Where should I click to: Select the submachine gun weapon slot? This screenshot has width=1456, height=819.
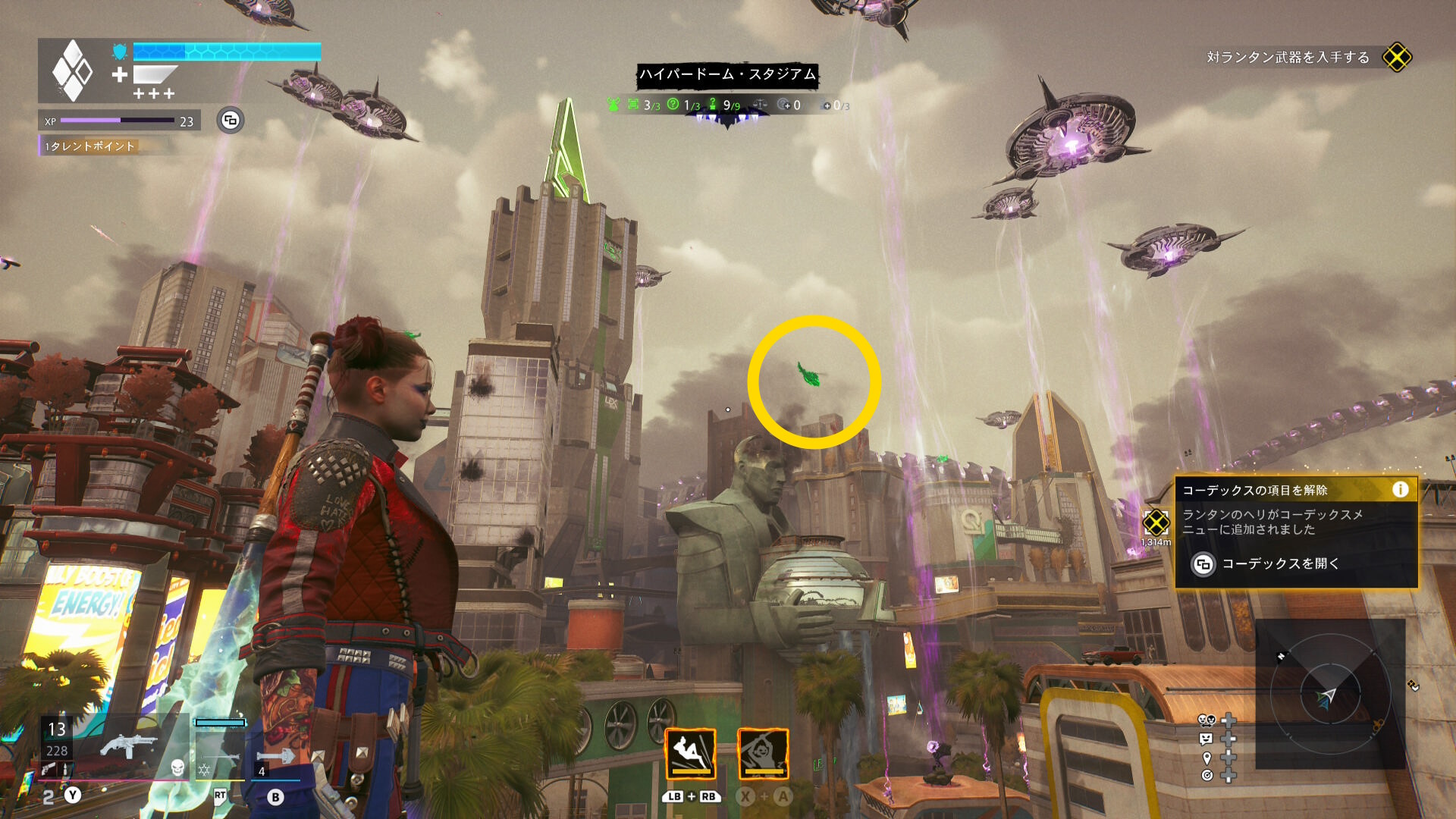click(x=127, y=745)
